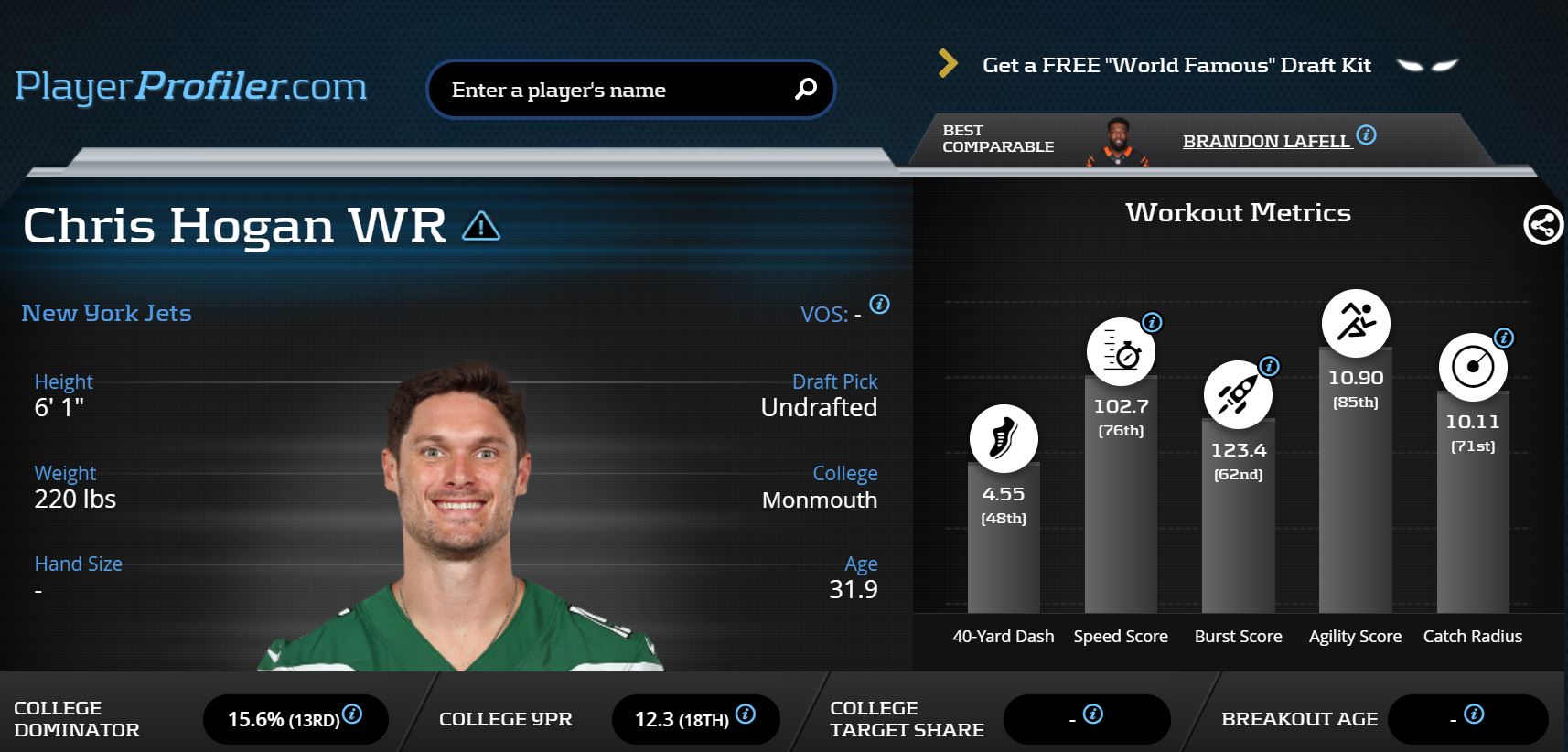Click the magnifying glass search button
Screen dimensions: 1568x752
pyautogui.click(x=805, y=89)
